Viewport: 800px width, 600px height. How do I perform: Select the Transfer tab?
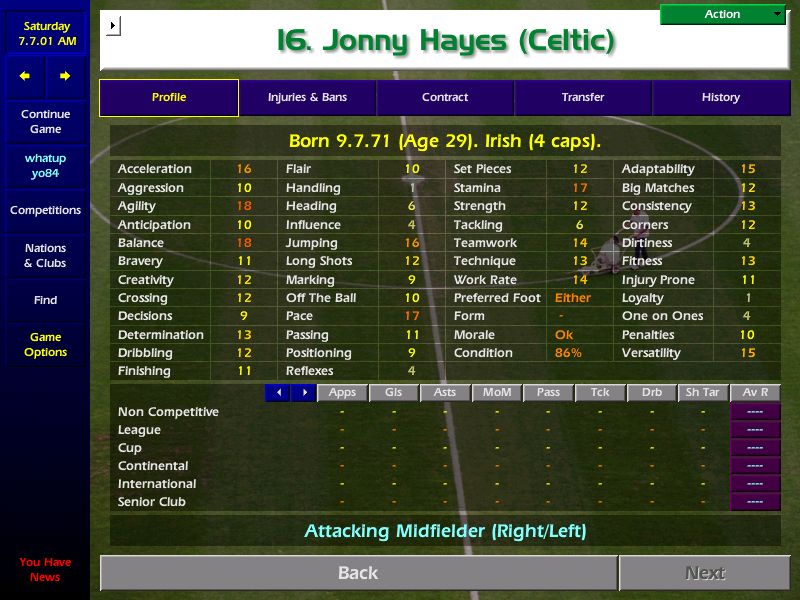pos(583,98)
